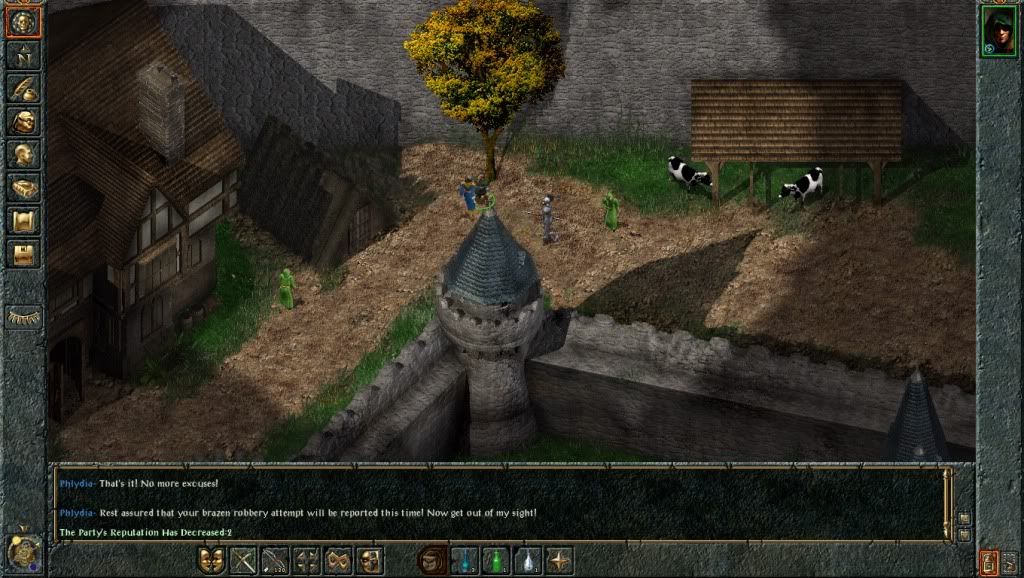1024x578 pixels.
Task: Open the inventory helmeted head button
Action: (x=23, y=122)
